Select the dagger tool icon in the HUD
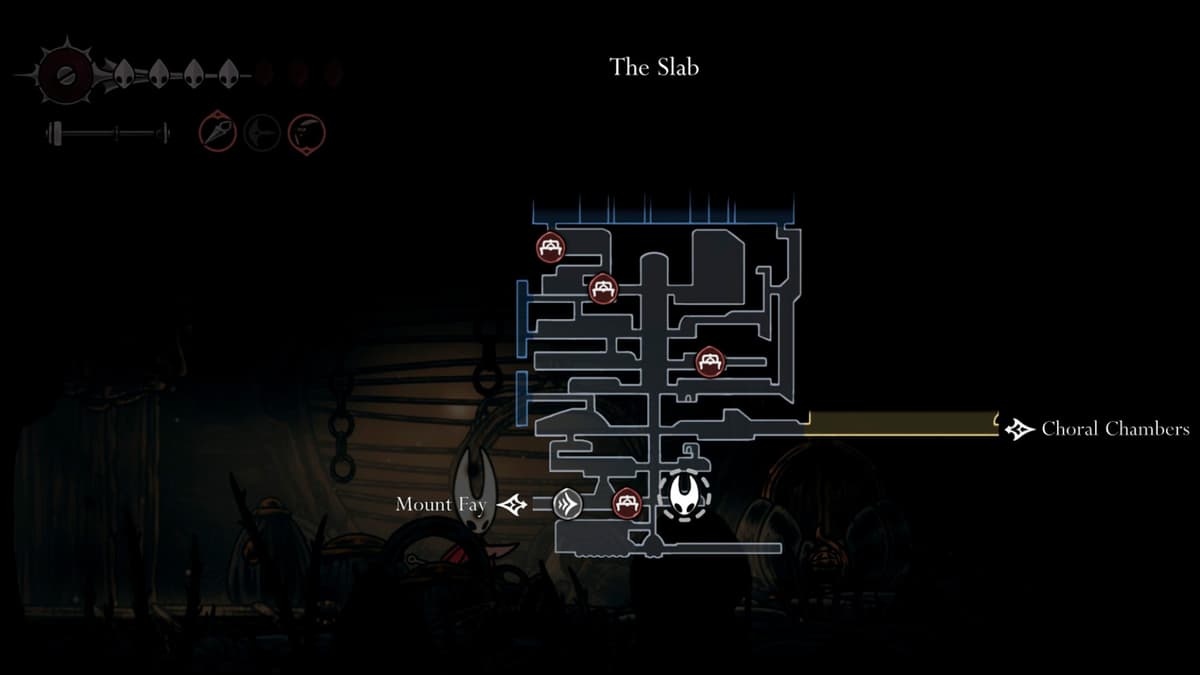The image size is (1200, 675). [x=217, y=131]
